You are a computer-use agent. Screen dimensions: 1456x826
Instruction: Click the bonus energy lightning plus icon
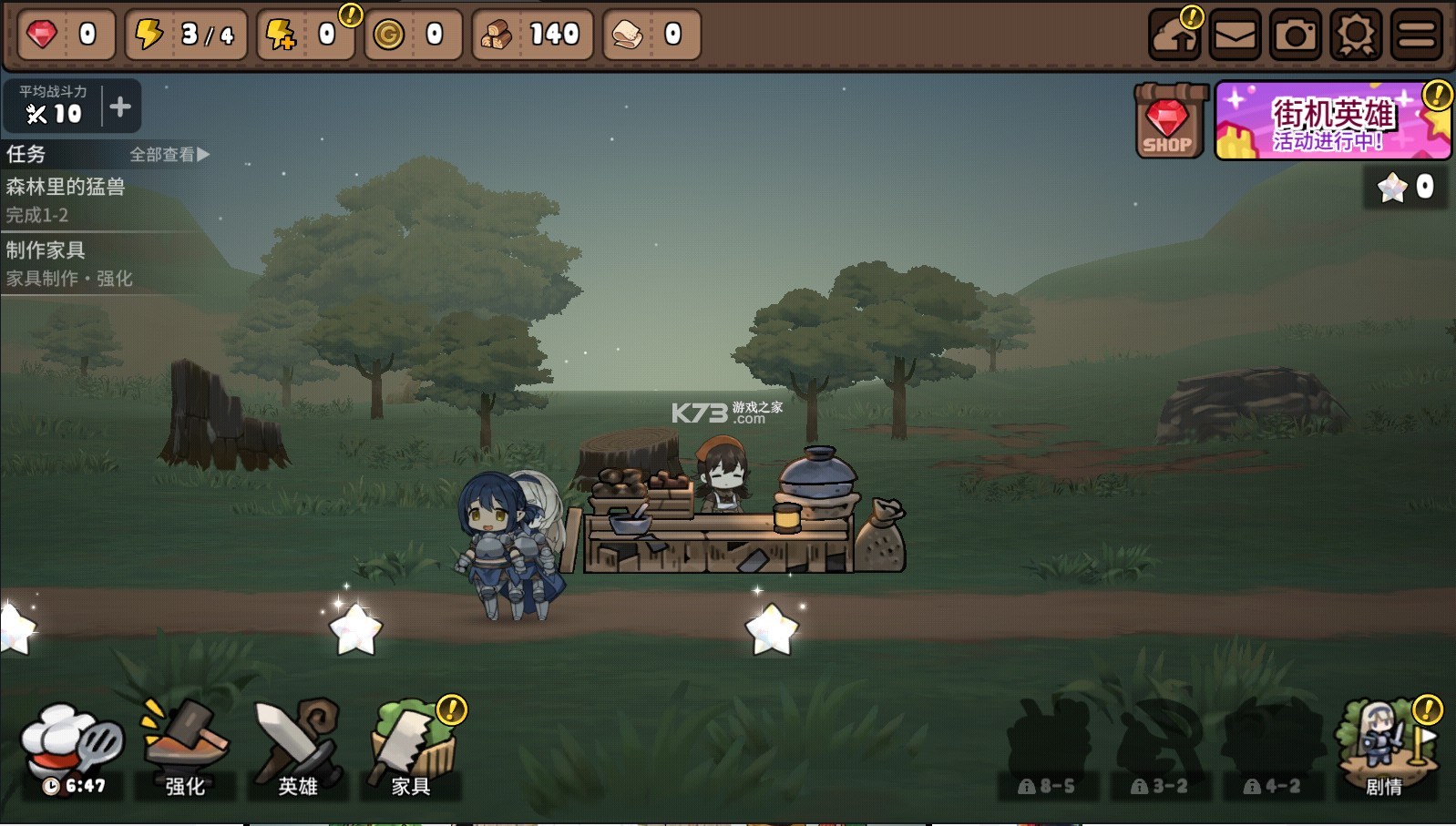tap(281, 36)
